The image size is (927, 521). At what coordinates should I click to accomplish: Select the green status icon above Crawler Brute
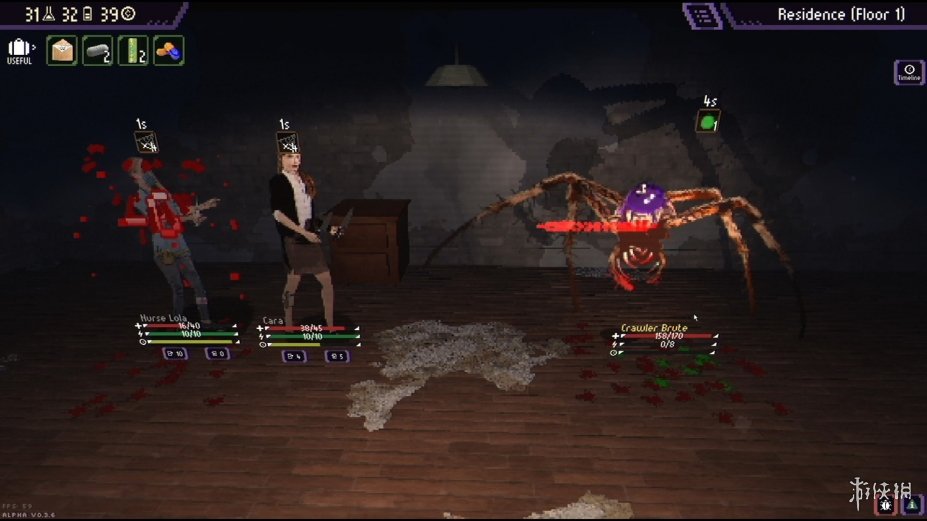coord(709,122)
